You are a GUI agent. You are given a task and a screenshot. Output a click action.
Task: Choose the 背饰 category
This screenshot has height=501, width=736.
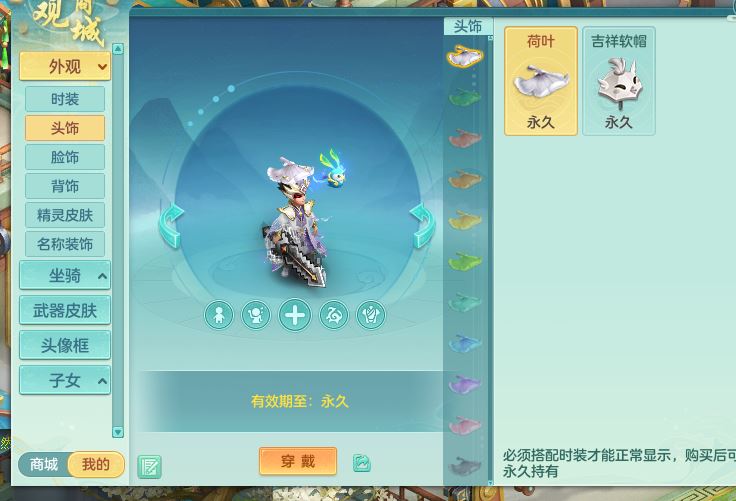(x=65, y=186)
